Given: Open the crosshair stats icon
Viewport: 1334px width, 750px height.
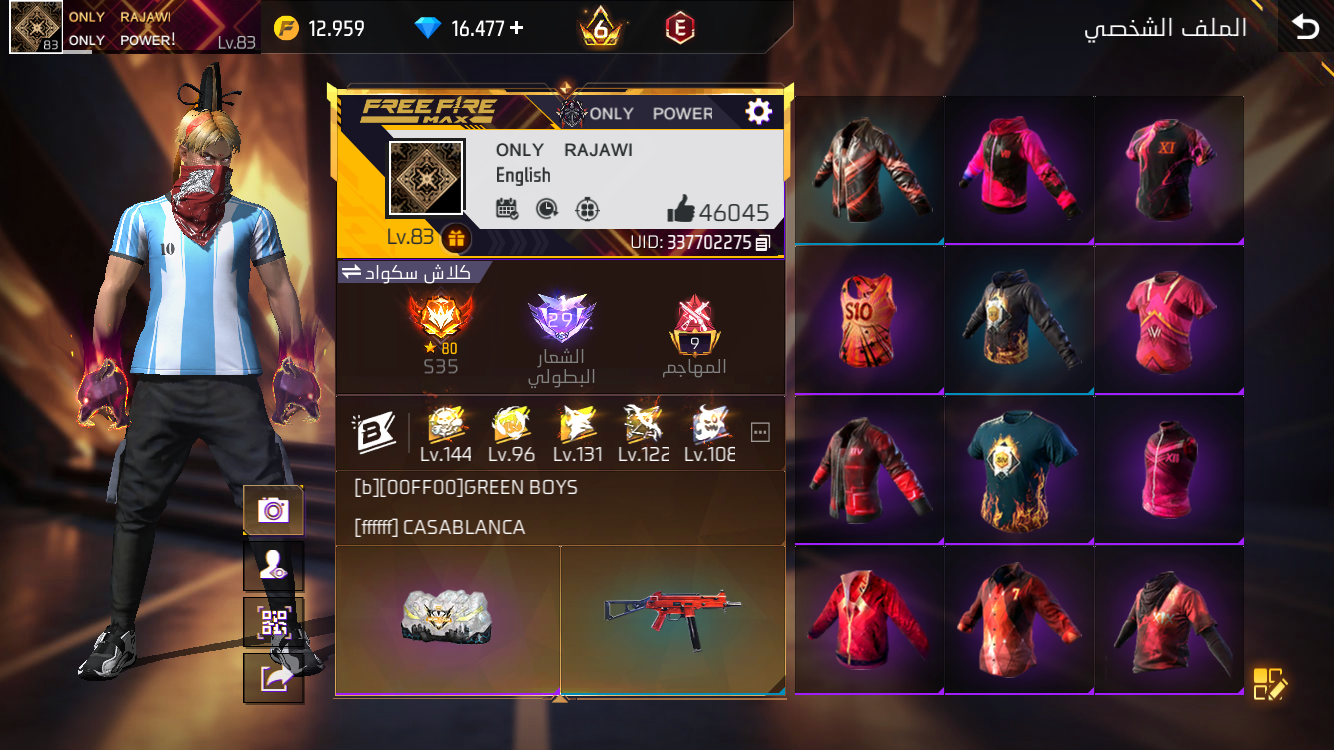Looking at the screenshot, I should coord(587,209).
